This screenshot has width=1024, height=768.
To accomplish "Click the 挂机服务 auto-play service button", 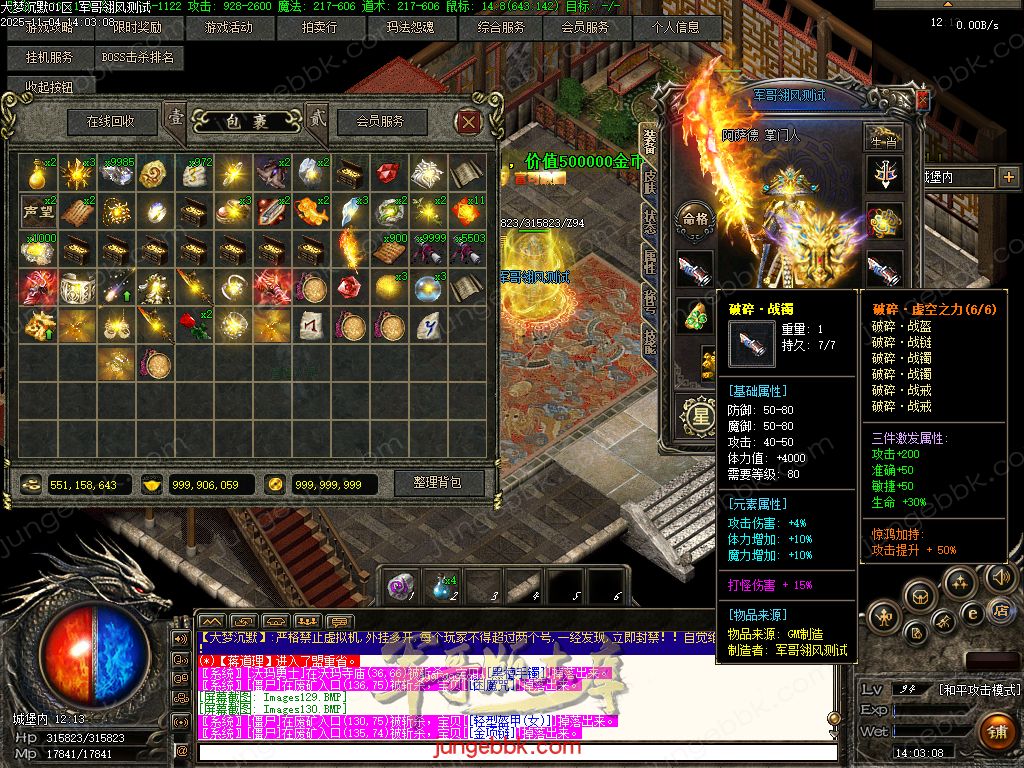I will (x=49, y=58).
